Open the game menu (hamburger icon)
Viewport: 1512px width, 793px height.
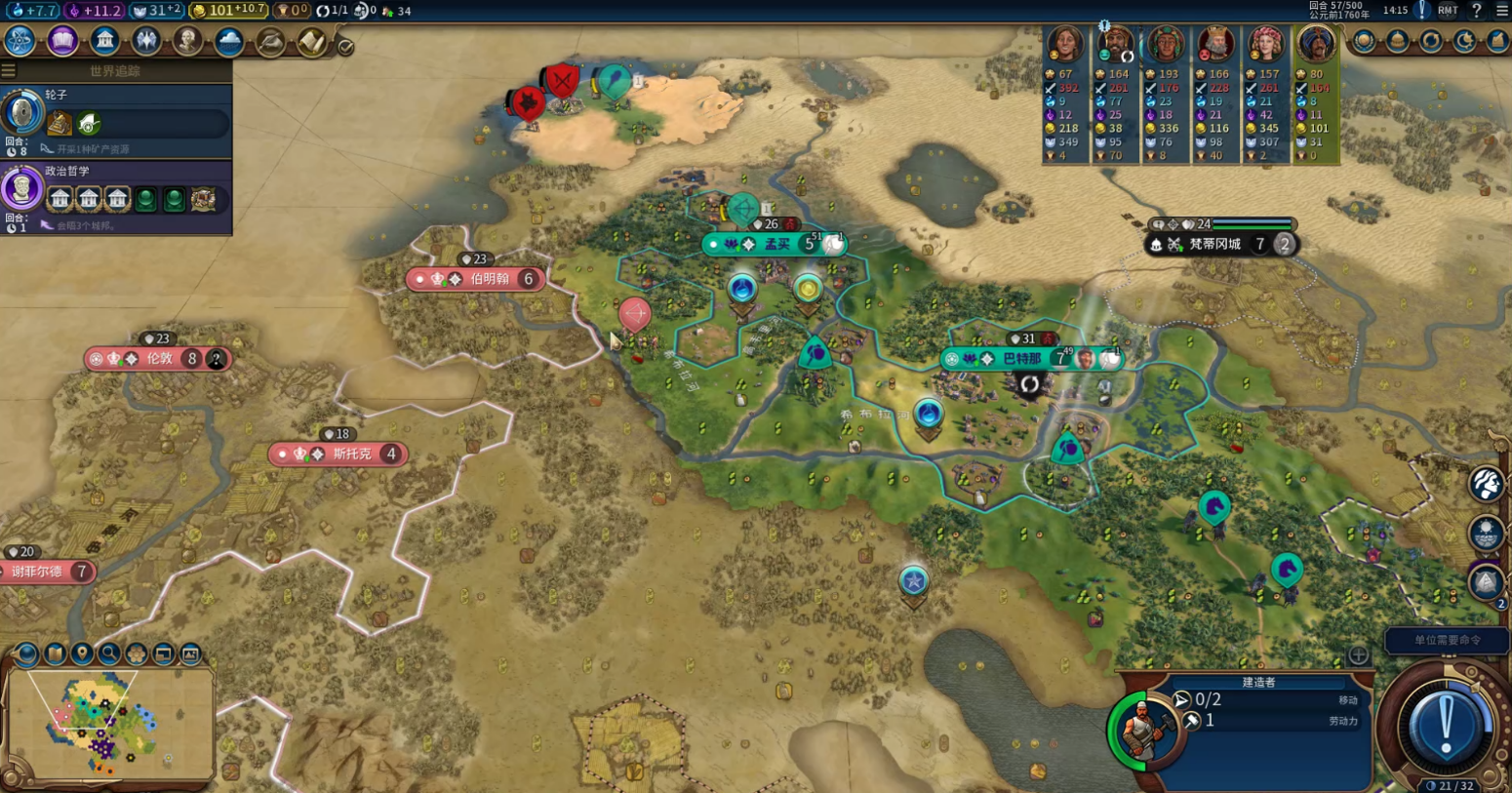[1502, 11]
